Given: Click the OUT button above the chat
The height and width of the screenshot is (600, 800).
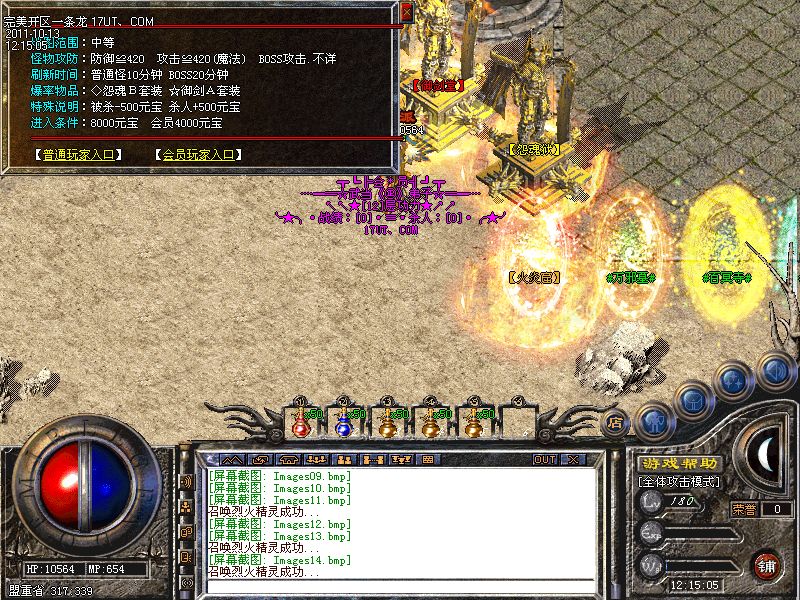Looking at the screenshot, I should [x=545, y=459].
